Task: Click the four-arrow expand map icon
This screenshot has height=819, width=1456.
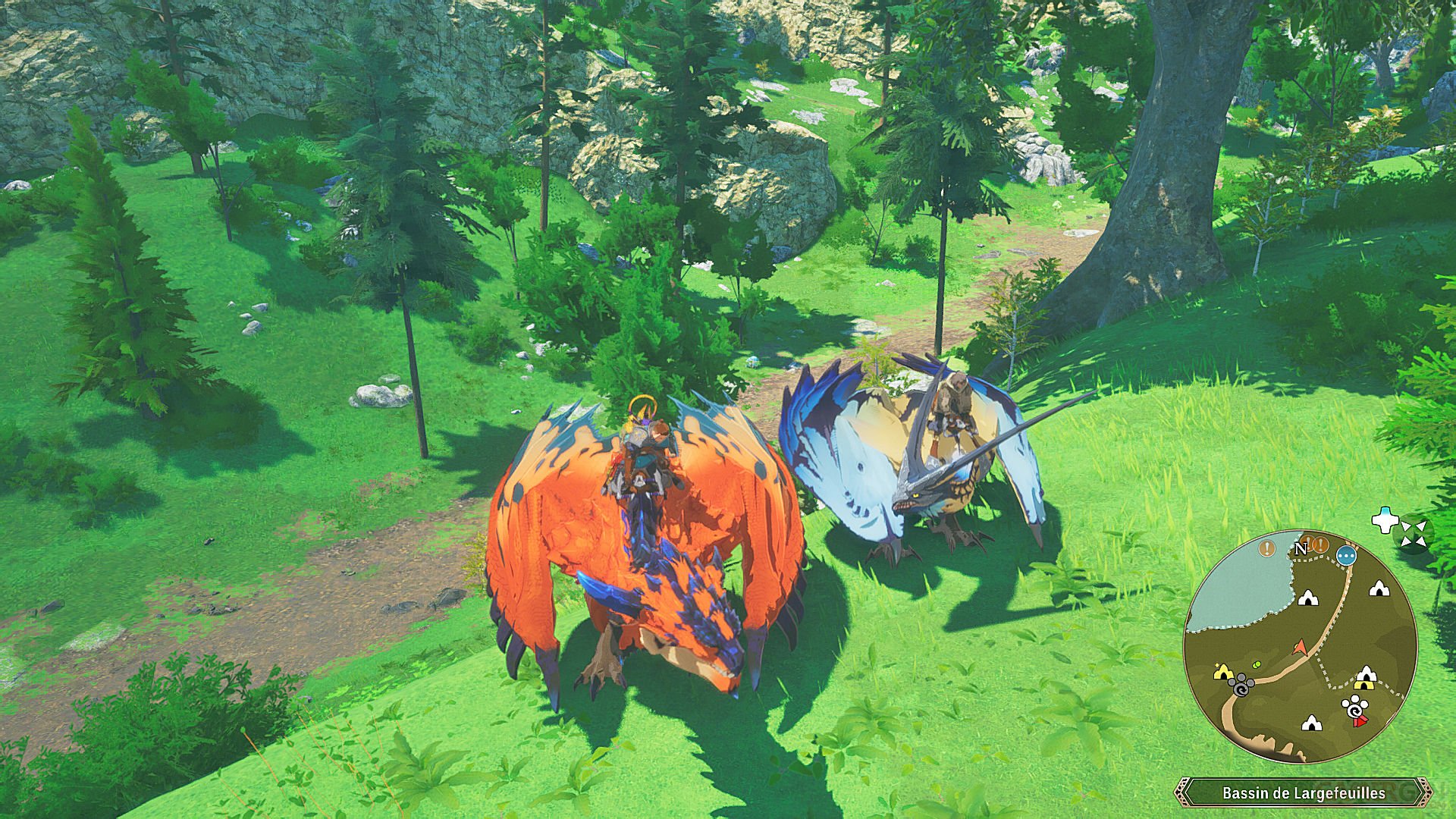Action: 1413,532
